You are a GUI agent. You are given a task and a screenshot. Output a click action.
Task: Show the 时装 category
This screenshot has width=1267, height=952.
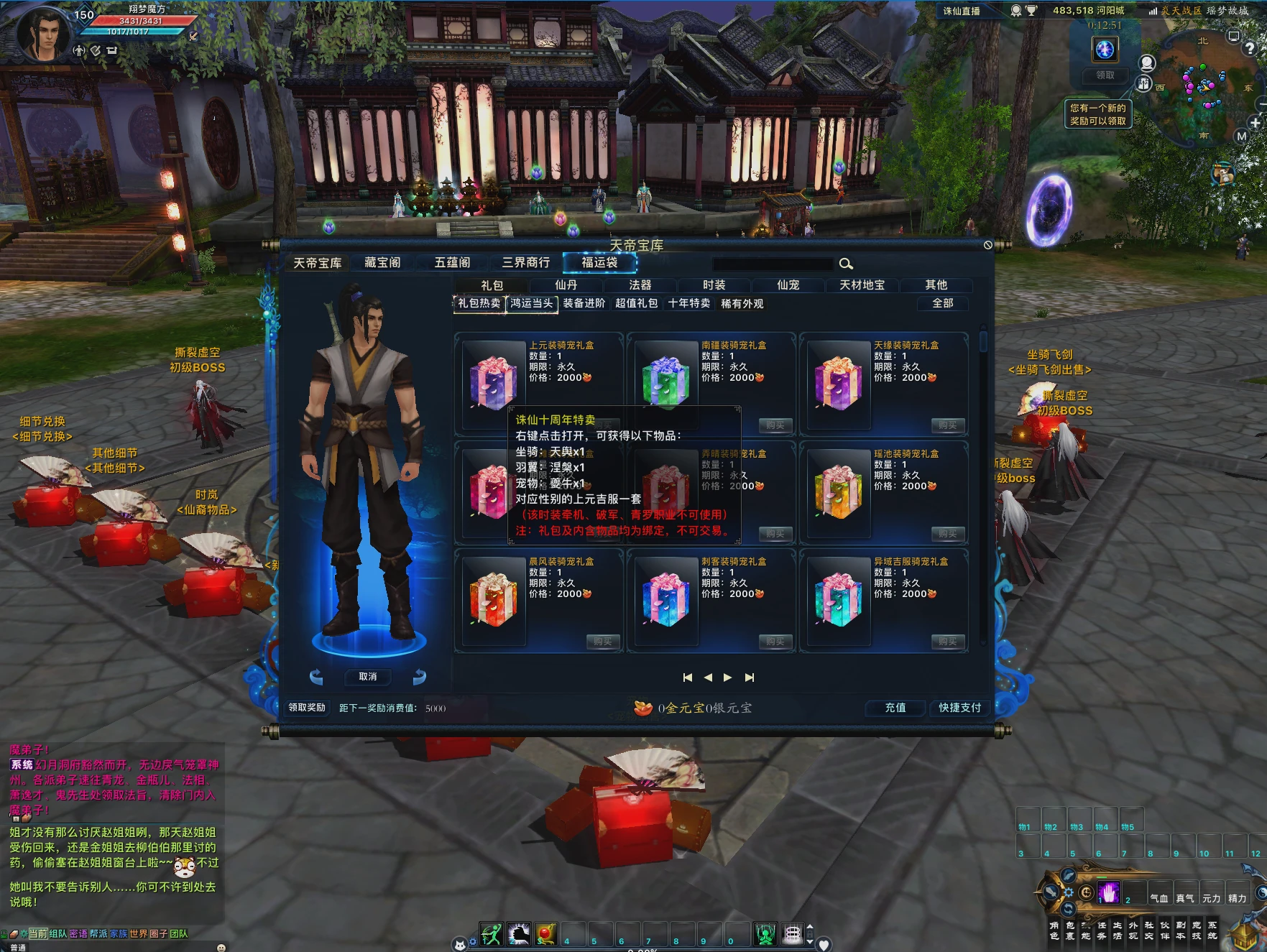(714, 285)
